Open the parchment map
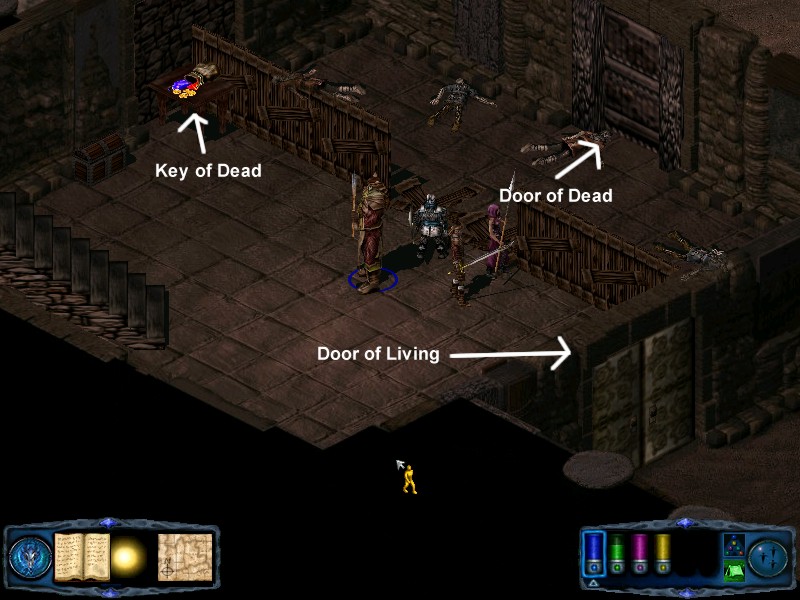This screenshot has width=800, height=600. pos(184,556)
